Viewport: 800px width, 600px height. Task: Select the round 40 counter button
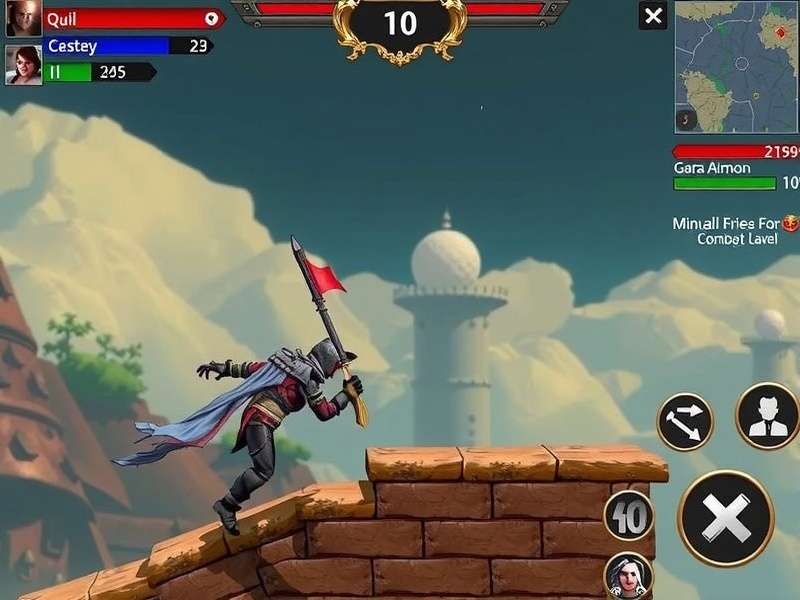pyautogui.click(x=629, y=517)
